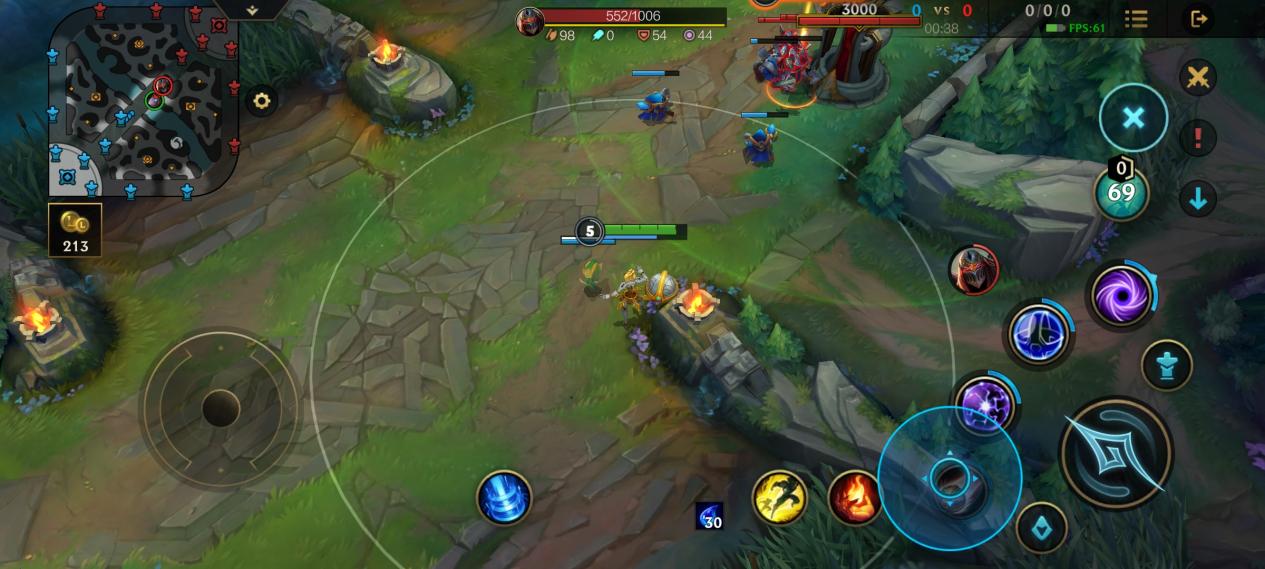Viewport: 1265px width, 569px height.
Task: Open settings via the gear icon
Action: [262, 101]
